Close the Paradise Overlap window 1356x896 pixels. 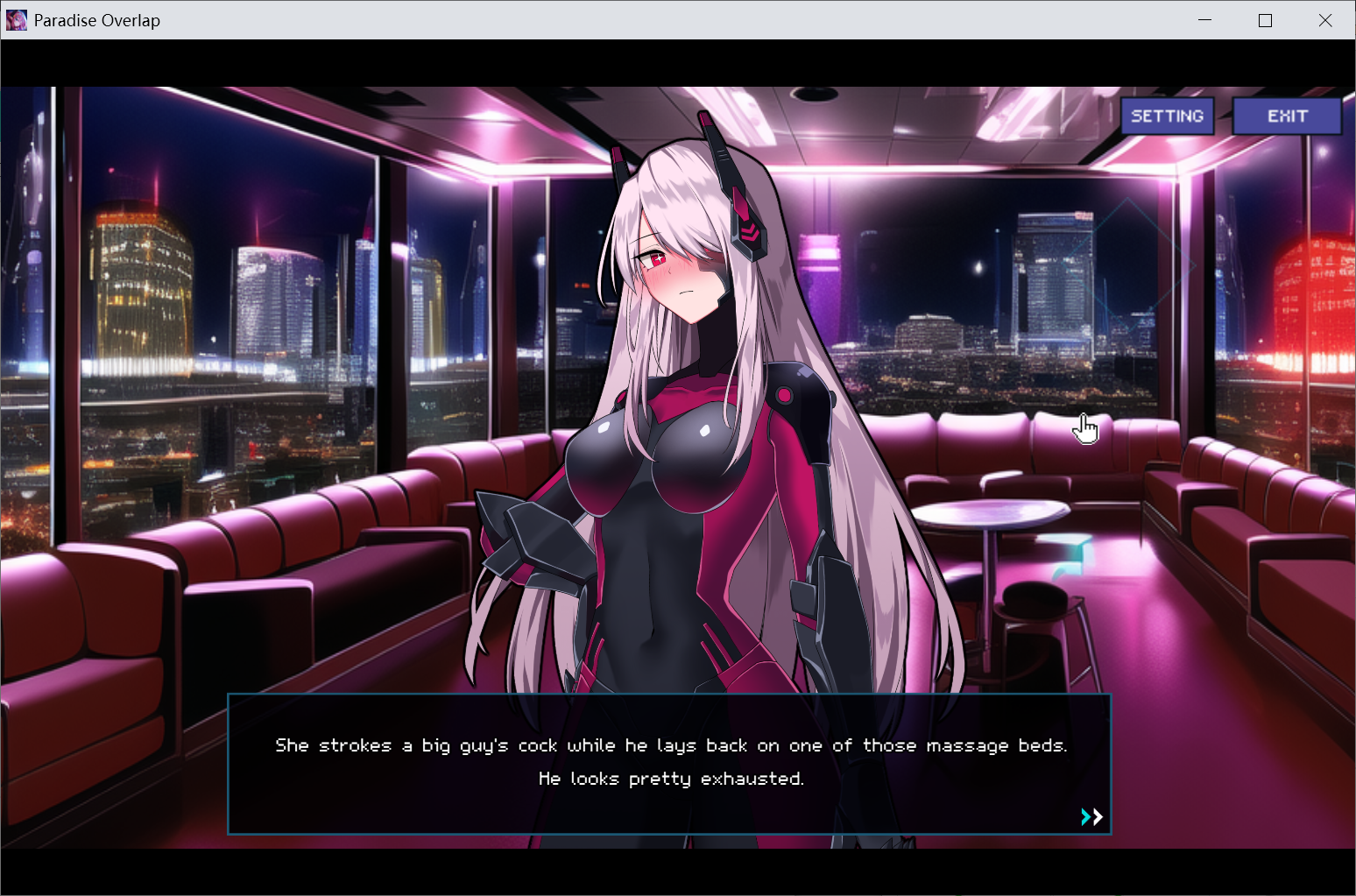click(x=1324, y=20)
